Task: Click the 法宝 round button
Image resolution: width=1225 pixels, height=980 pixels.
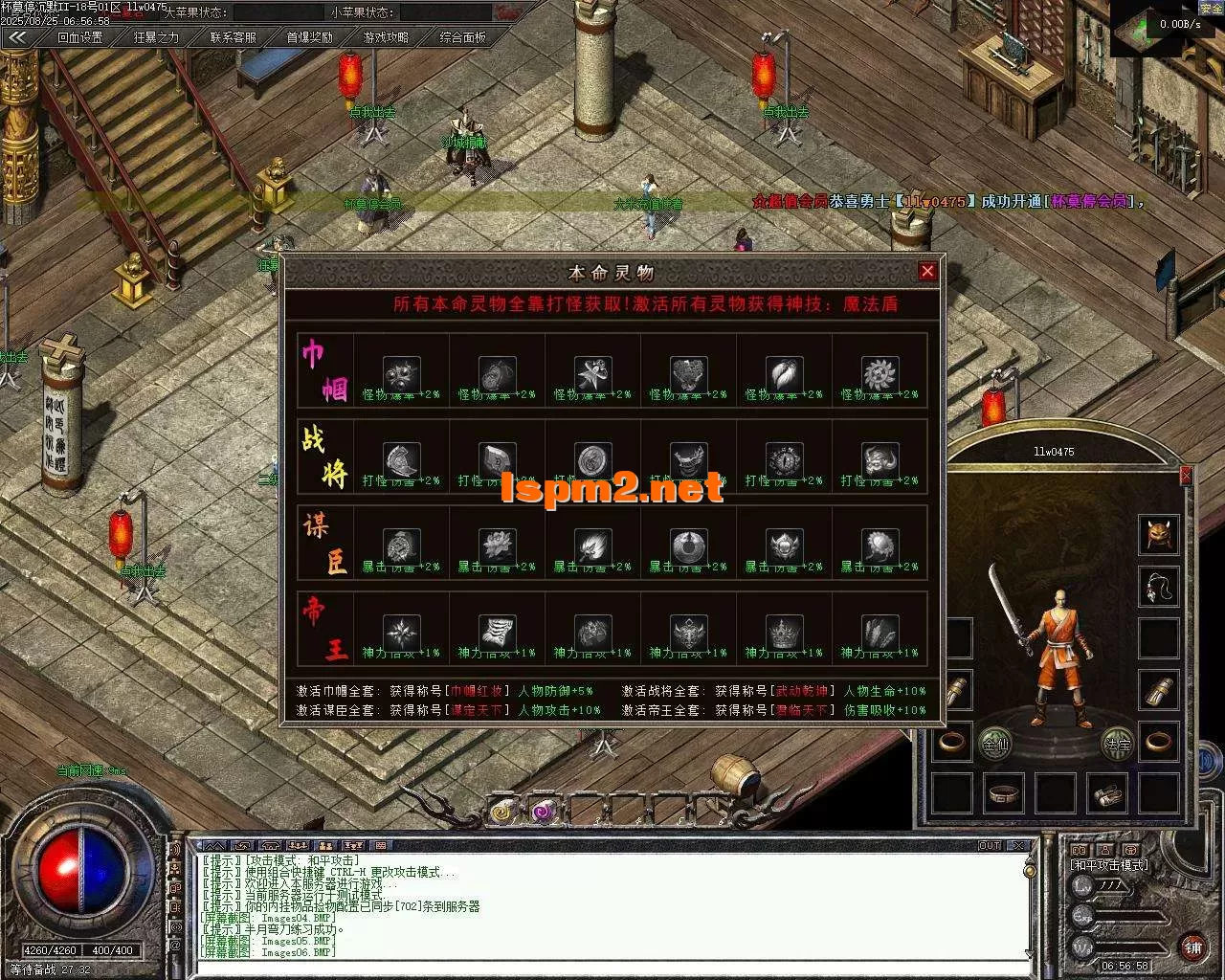Action: tap(1117, 743)
